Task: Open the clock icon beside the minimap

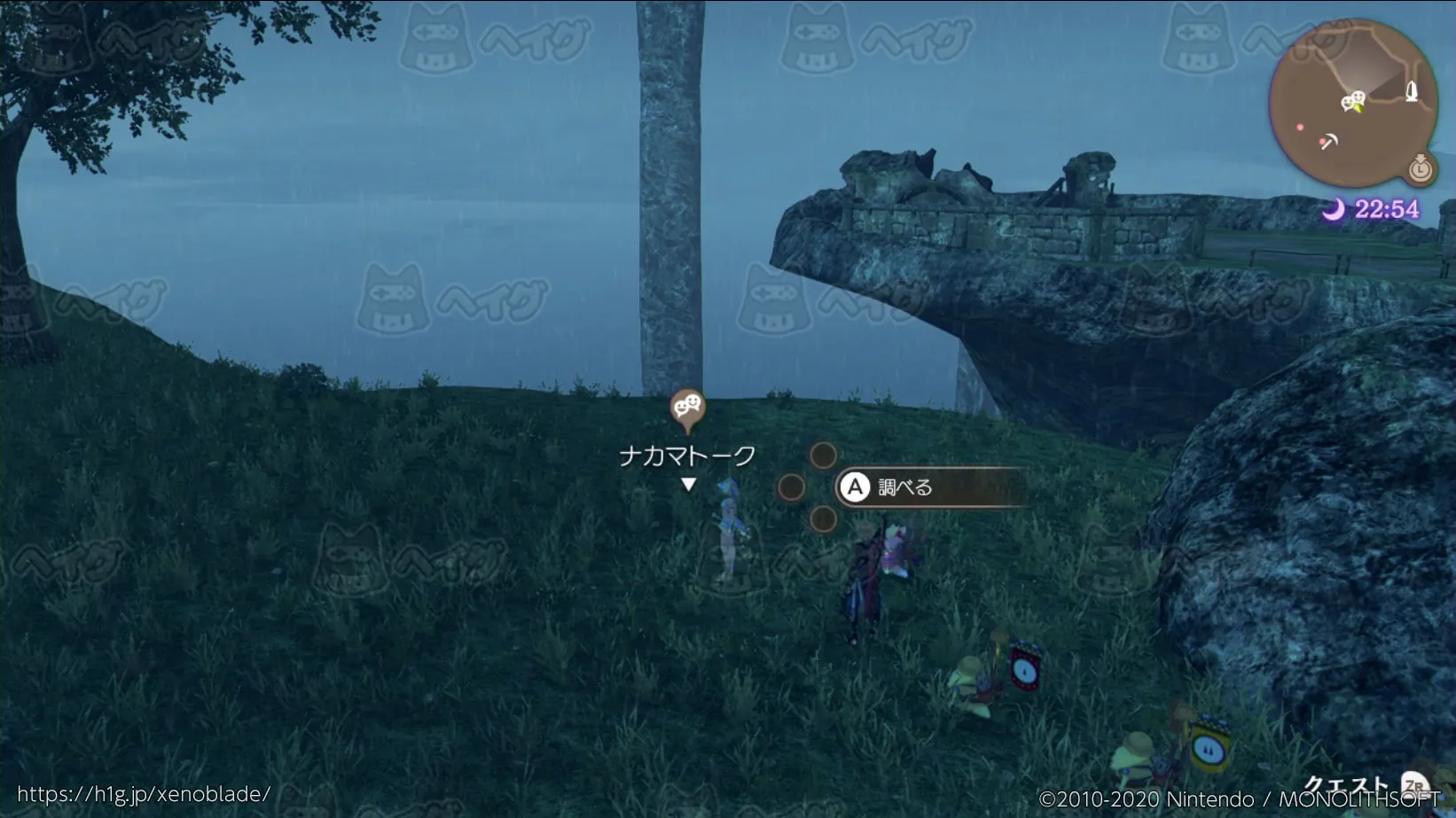Action: 1421,167
